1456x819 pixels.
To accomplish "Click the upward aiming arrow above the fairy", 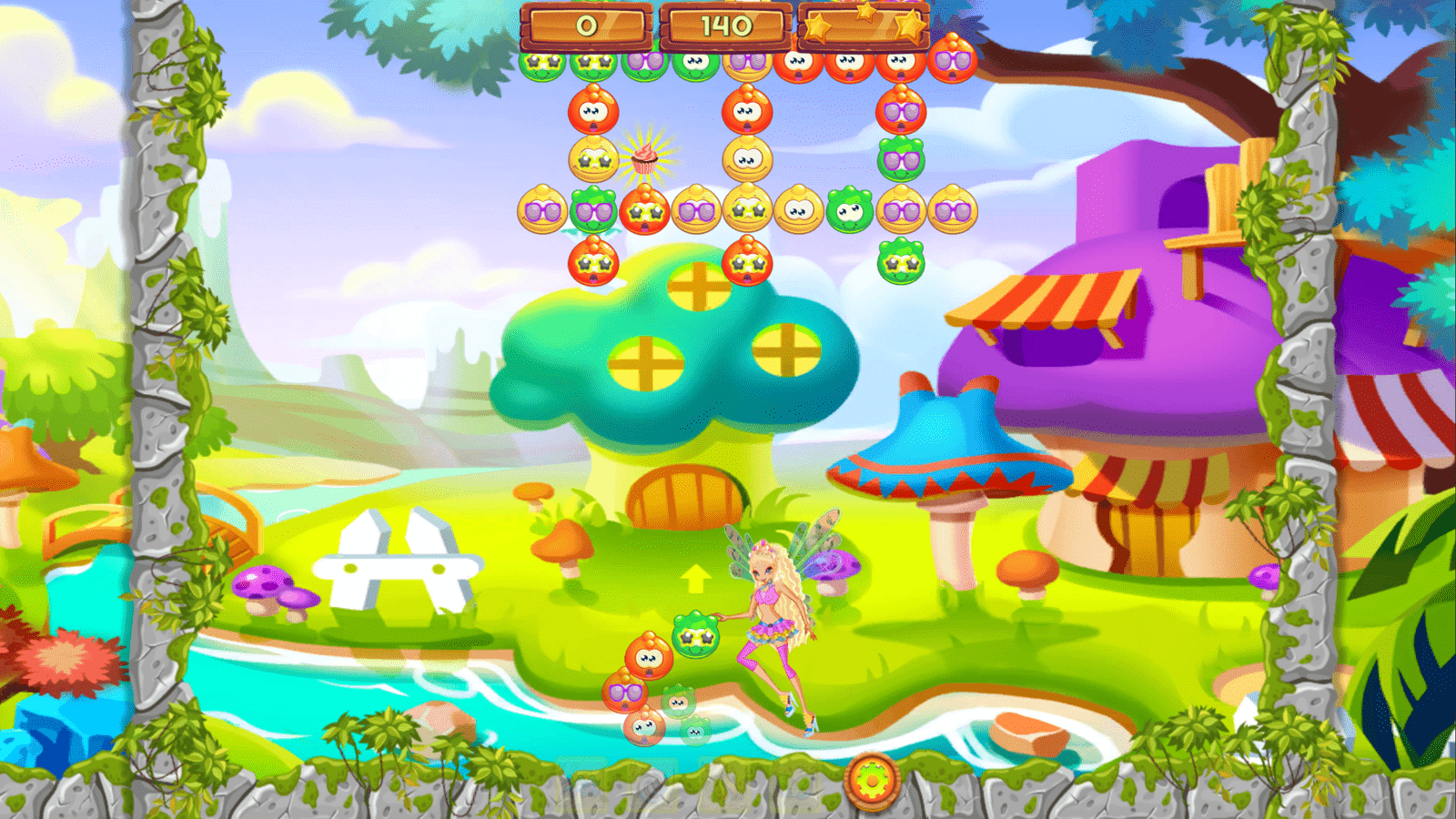I will point(694,578).
